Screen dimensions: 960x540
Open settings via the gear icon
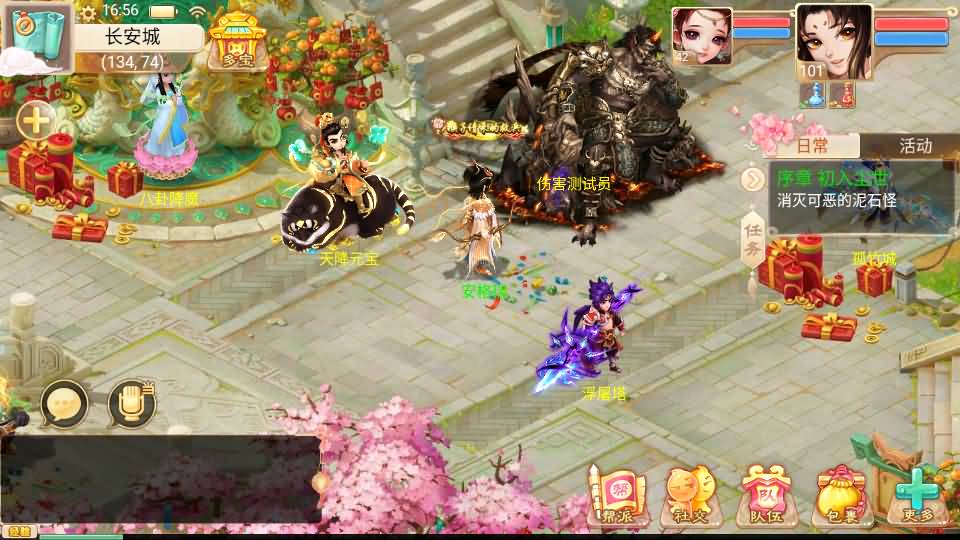88,12
